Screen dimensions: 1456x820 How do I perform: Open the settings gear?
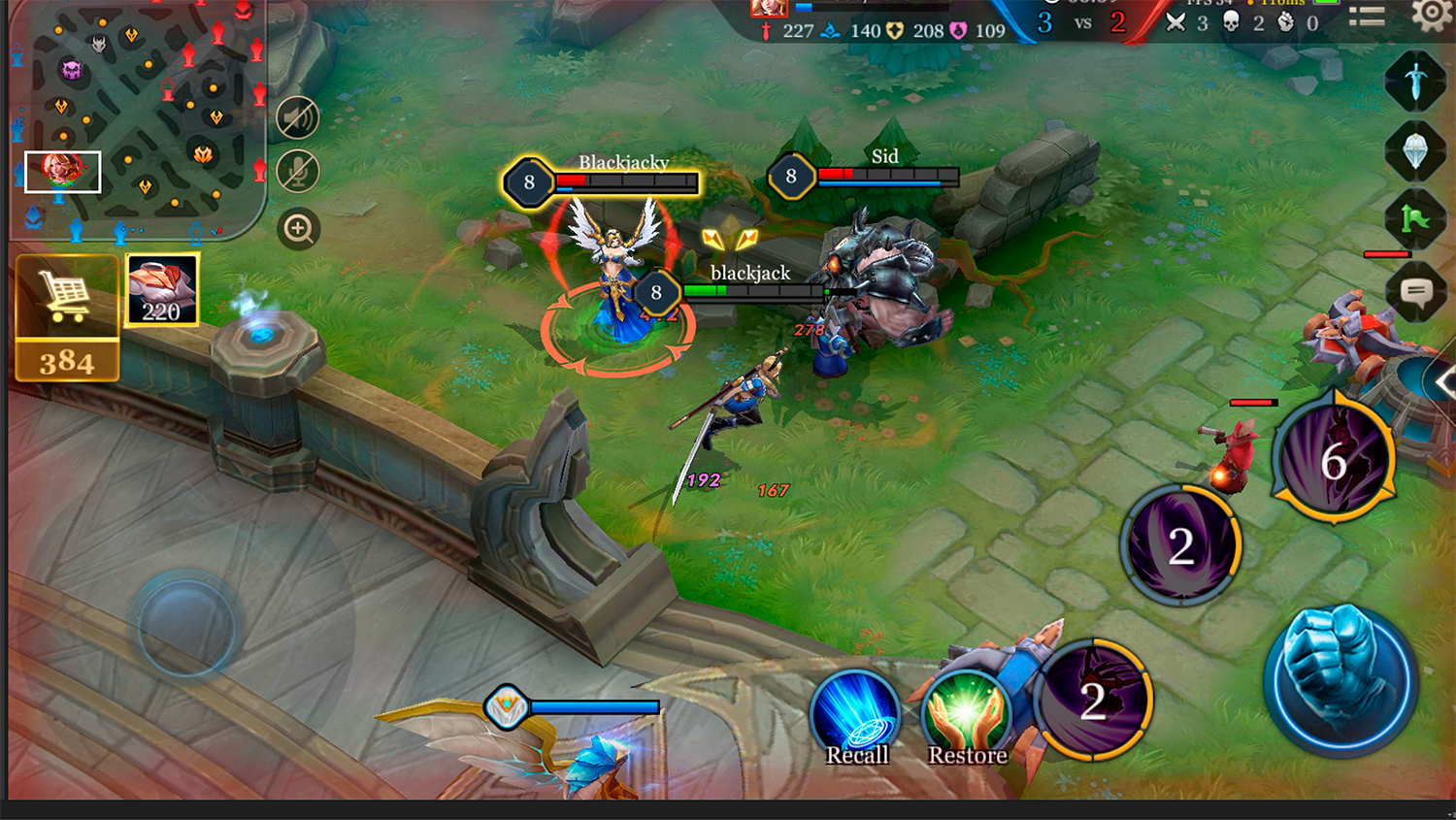(x=1431, y=15)
